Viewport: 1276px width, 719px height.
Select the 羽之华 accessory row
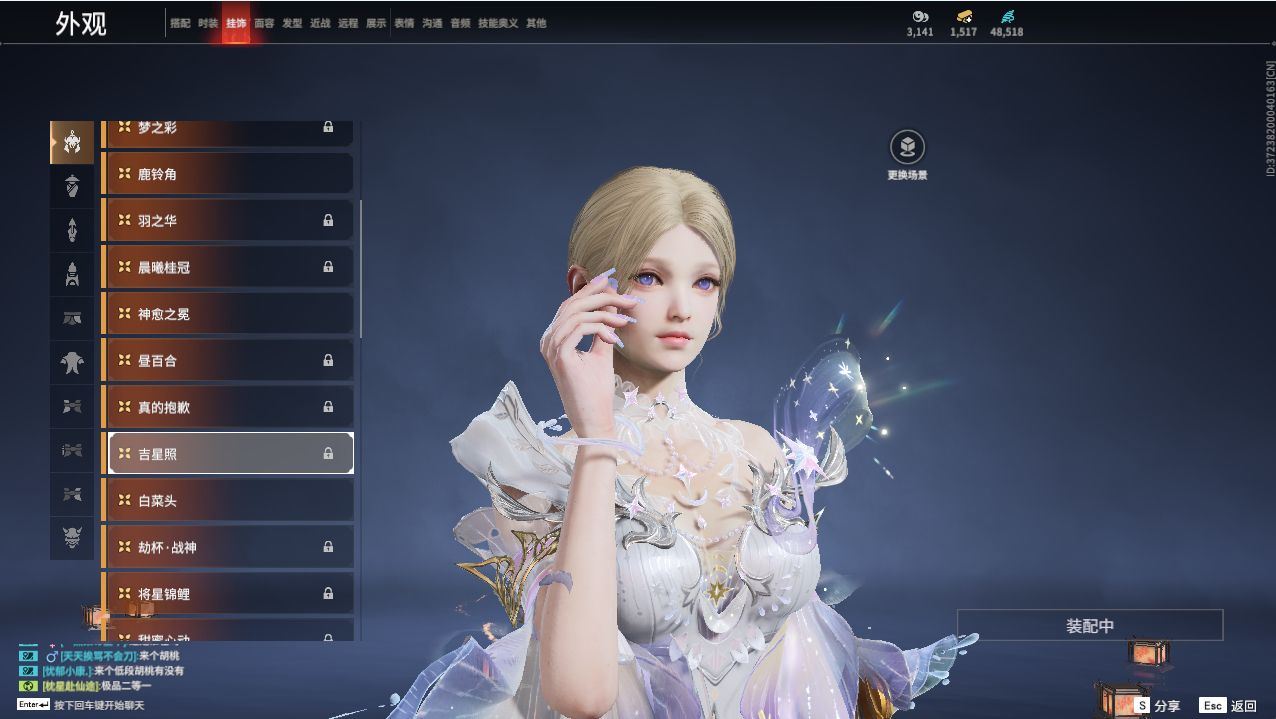[228, 220]
